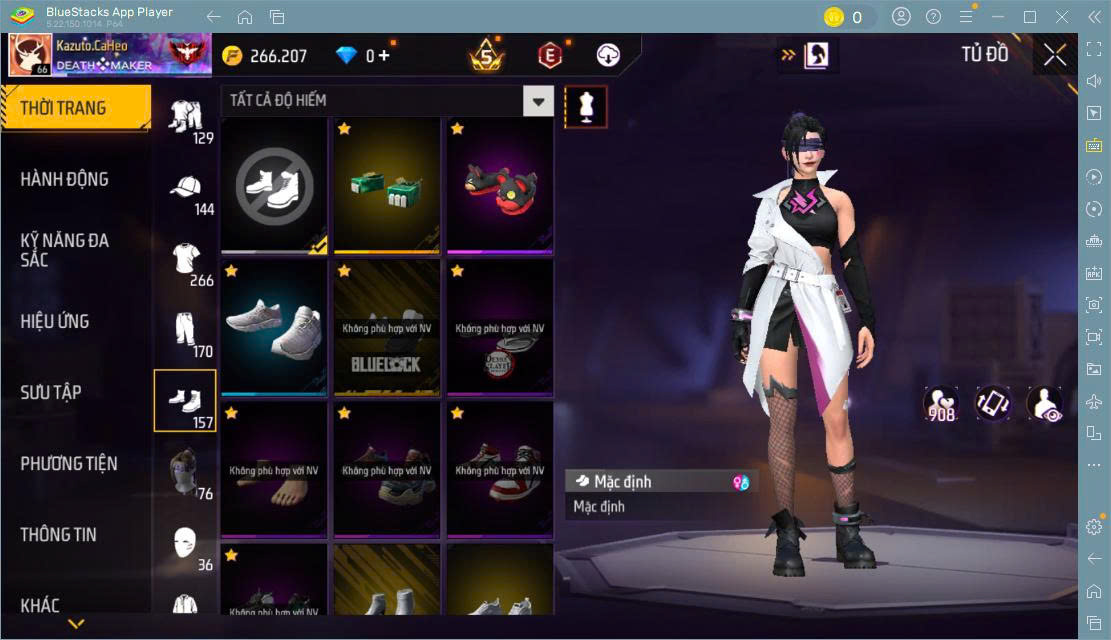Maximize the BlueStacks window

(1029, 16)
